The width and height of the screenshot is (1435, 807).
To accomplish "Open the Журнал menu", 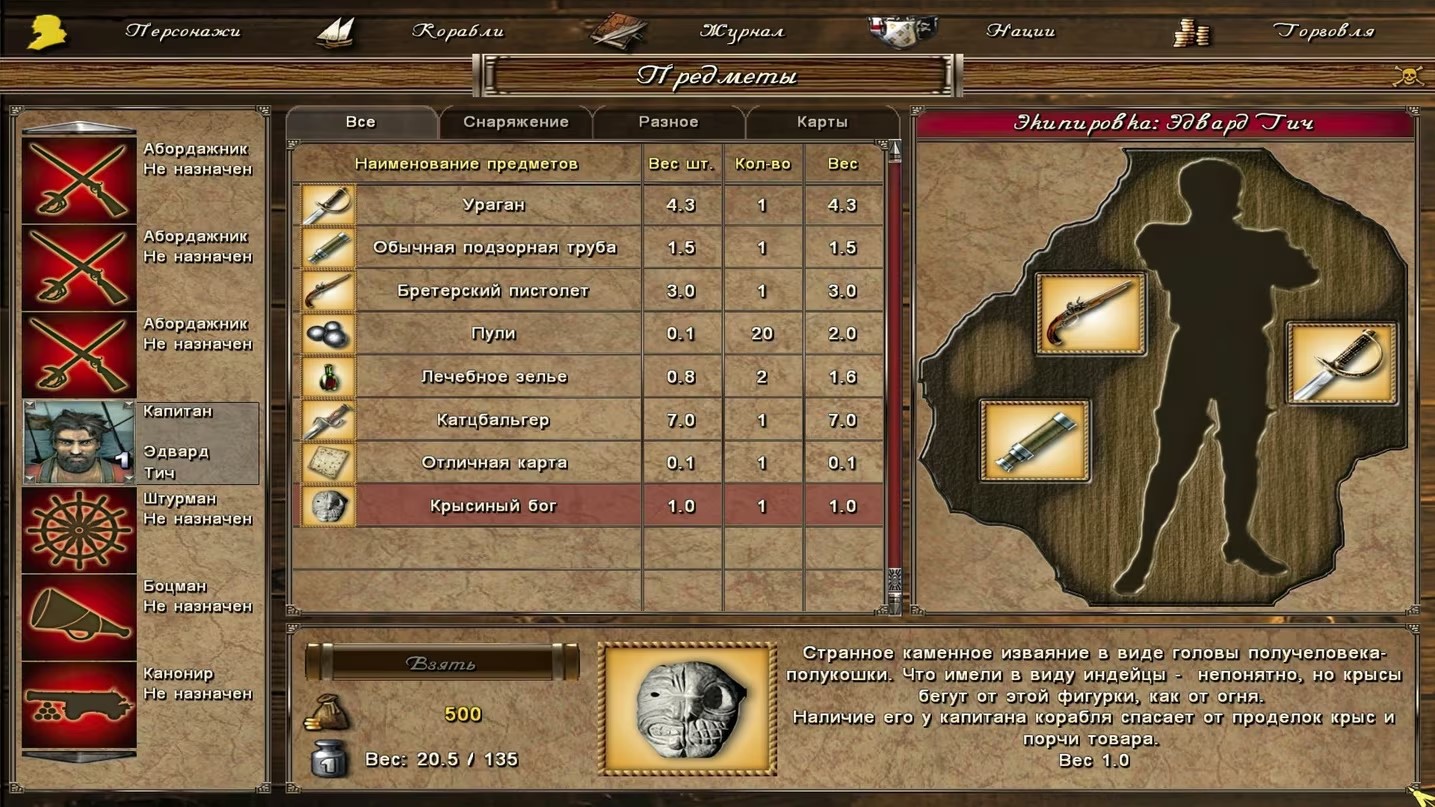I will [741, 31].
